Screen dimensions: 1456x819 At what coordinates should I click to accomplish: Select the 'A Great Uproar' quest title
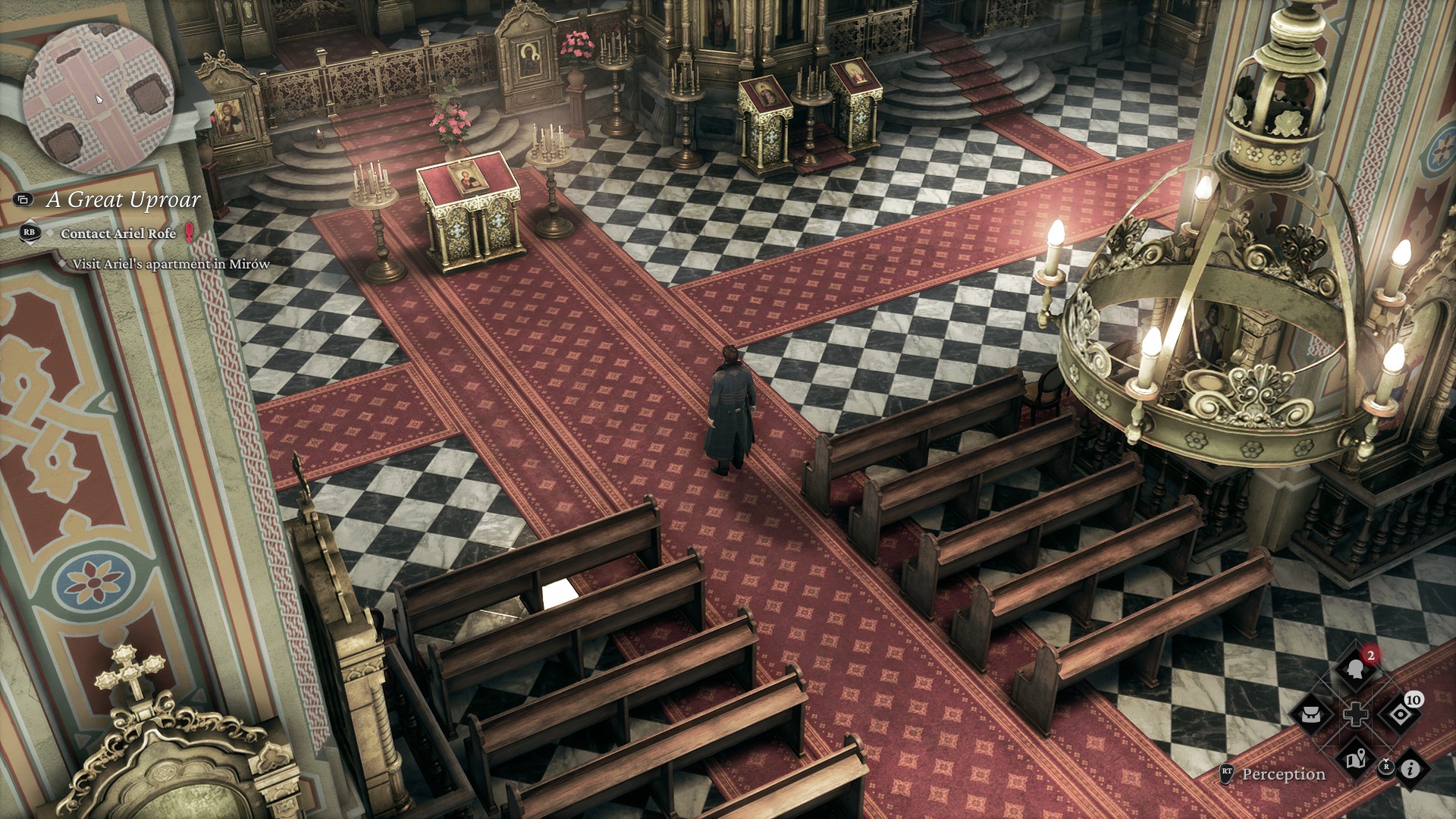pos(123,199)
